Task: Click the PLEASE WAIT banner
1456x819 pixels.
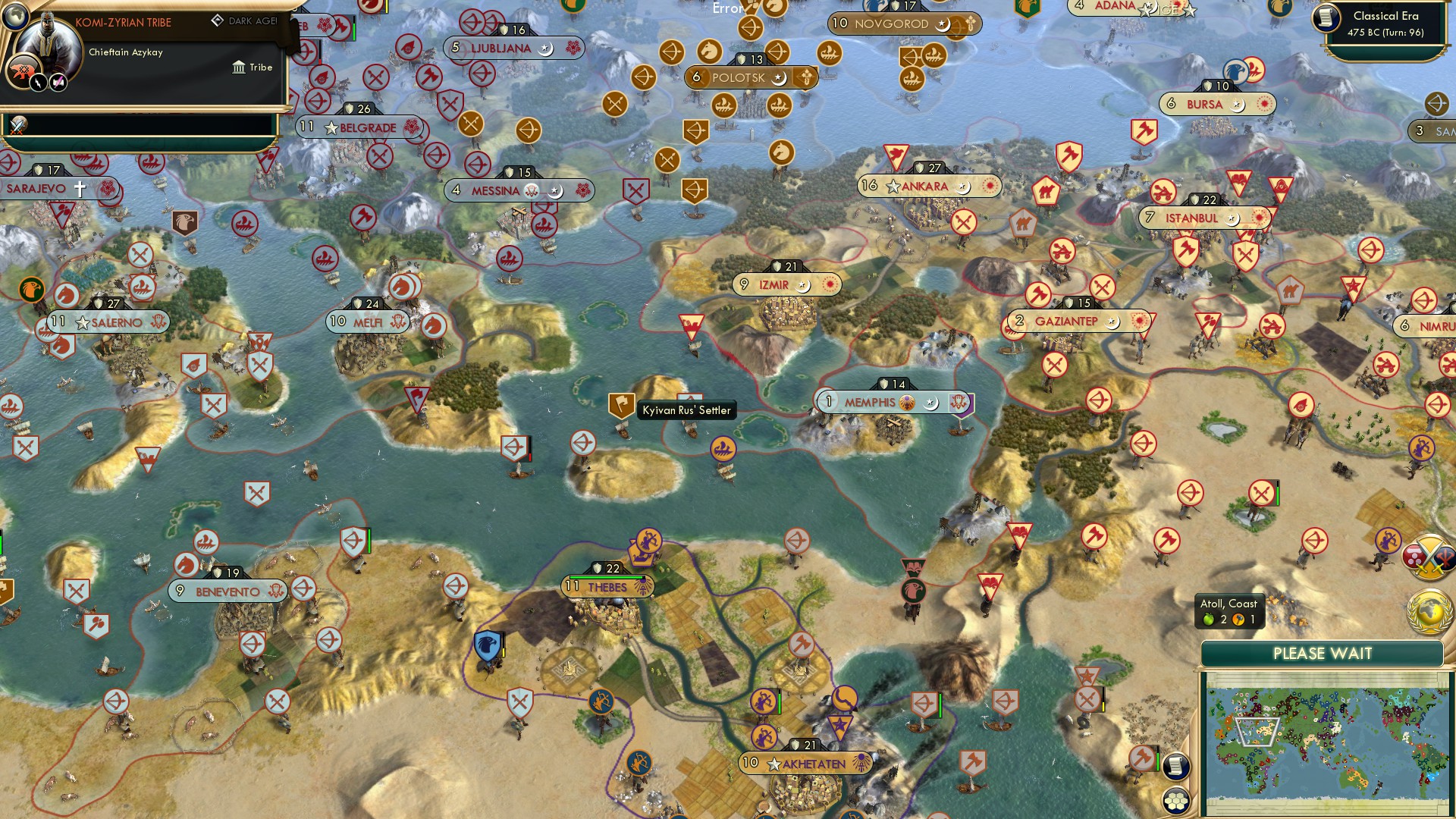Action: click(x=1323, y=653)
